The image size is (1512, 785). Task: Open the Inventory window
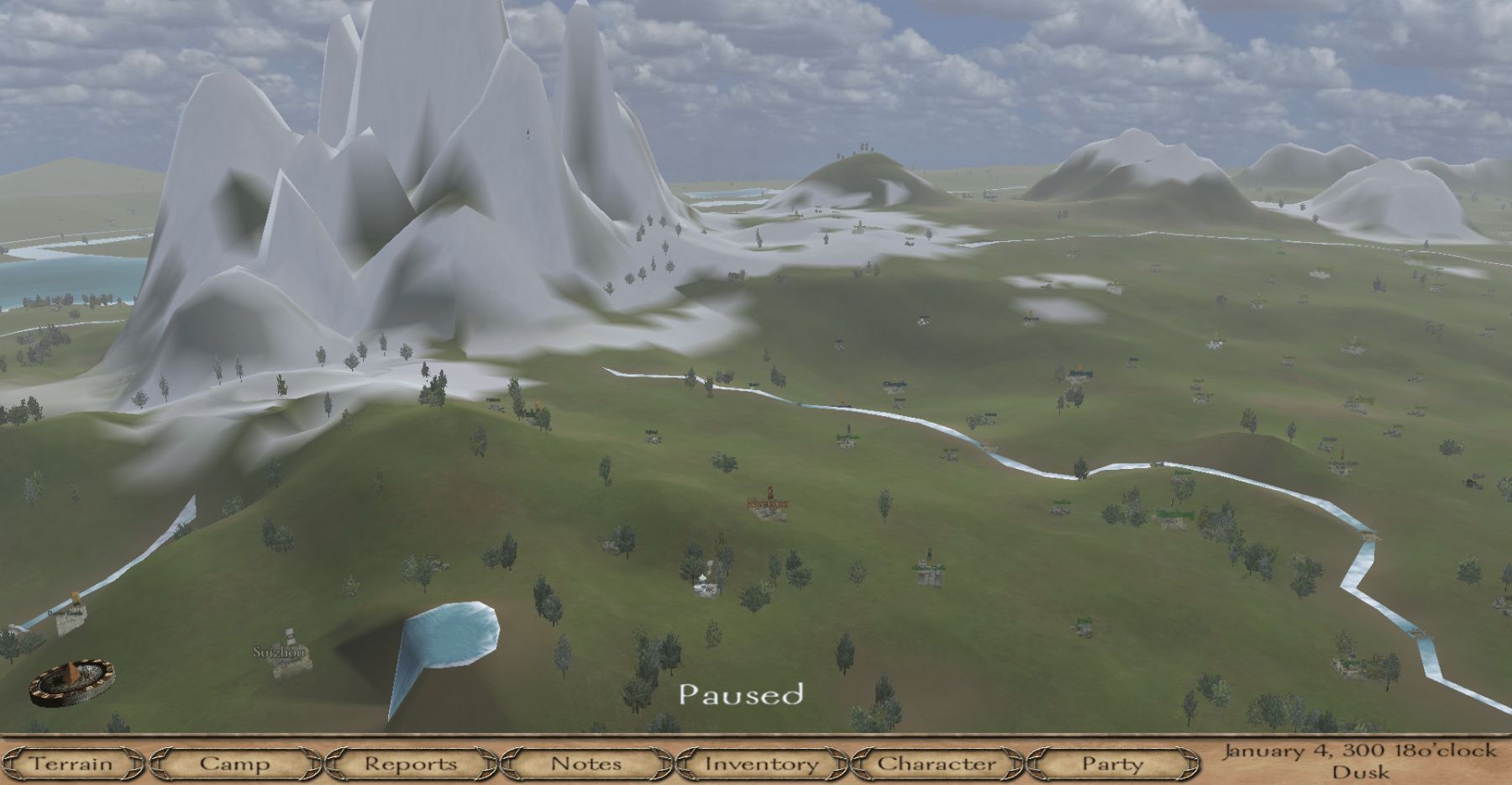(761, 764)
